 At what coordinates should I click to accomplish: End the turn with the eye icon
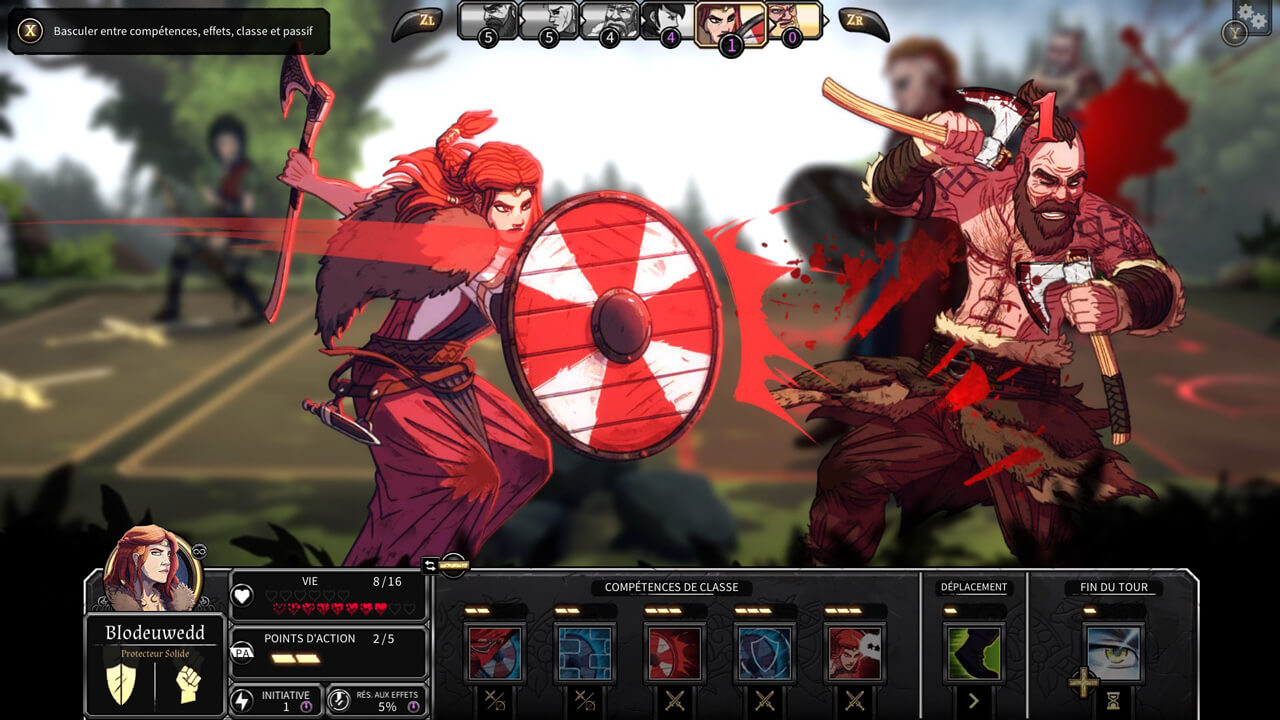(x=1113, y=653)
